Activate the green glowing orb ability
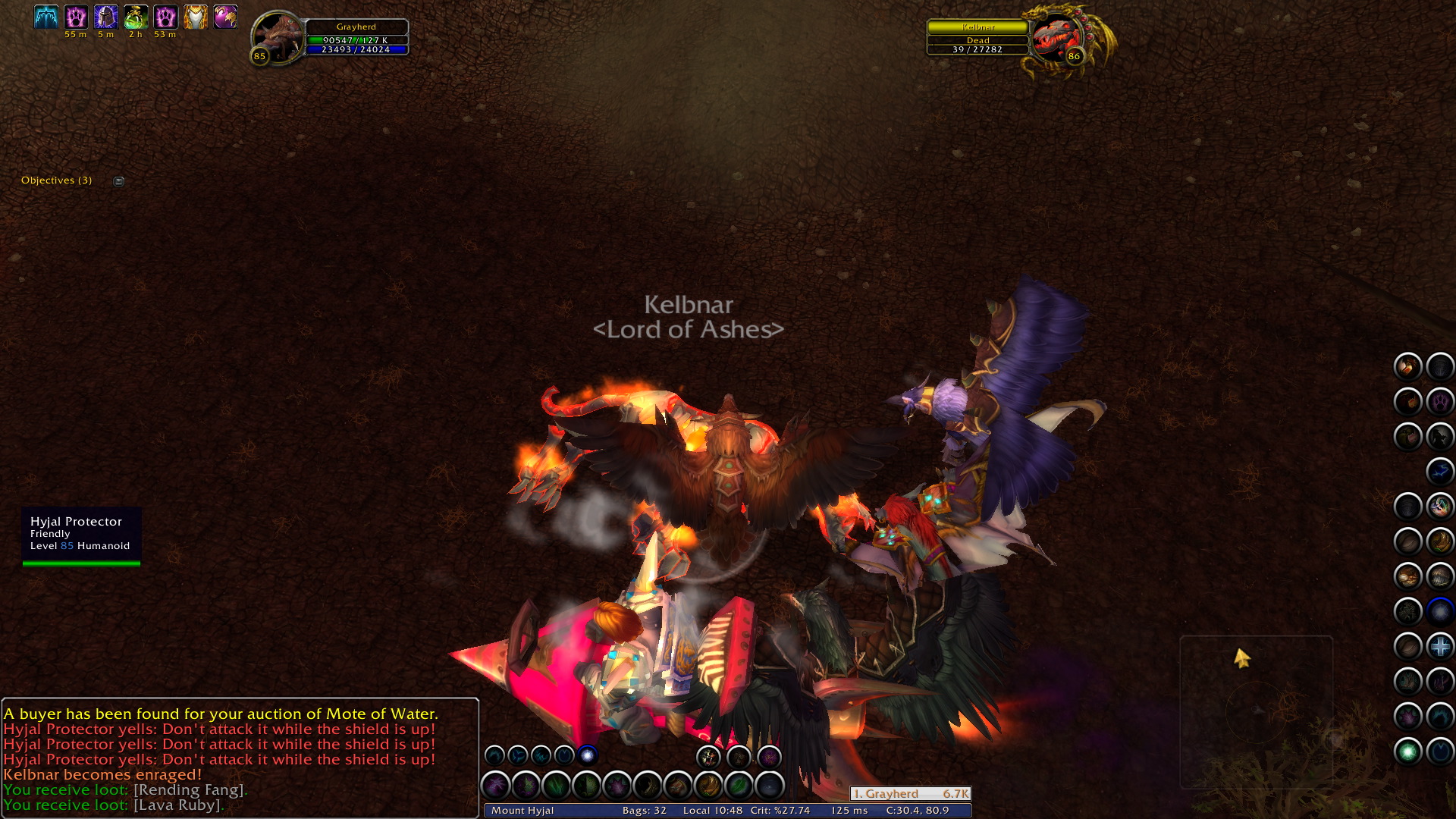Image resolution: width=1456 pixels, height=819 pixels. coord(1408,752)
